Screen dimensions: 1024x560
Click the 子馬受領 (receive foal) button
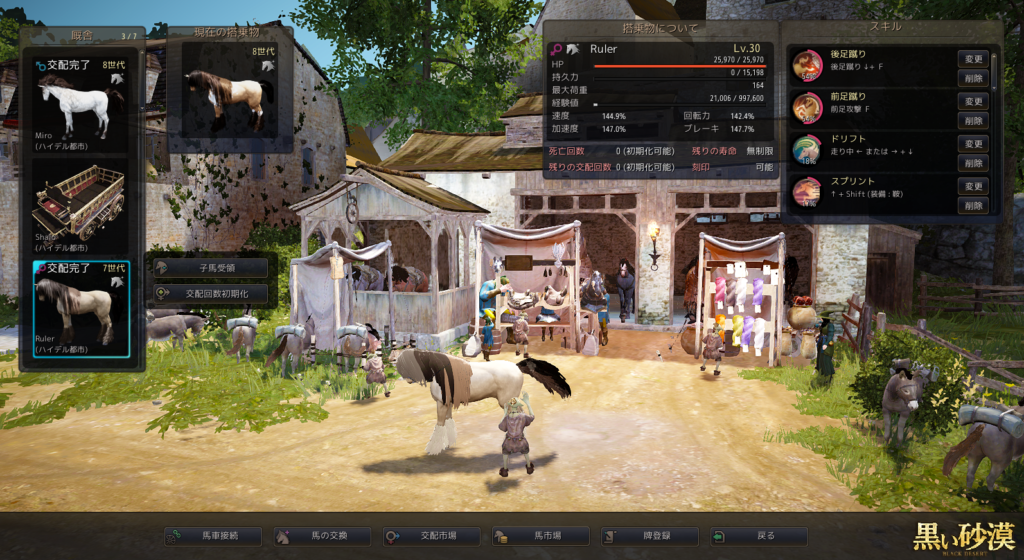click(x=211, y=268)
